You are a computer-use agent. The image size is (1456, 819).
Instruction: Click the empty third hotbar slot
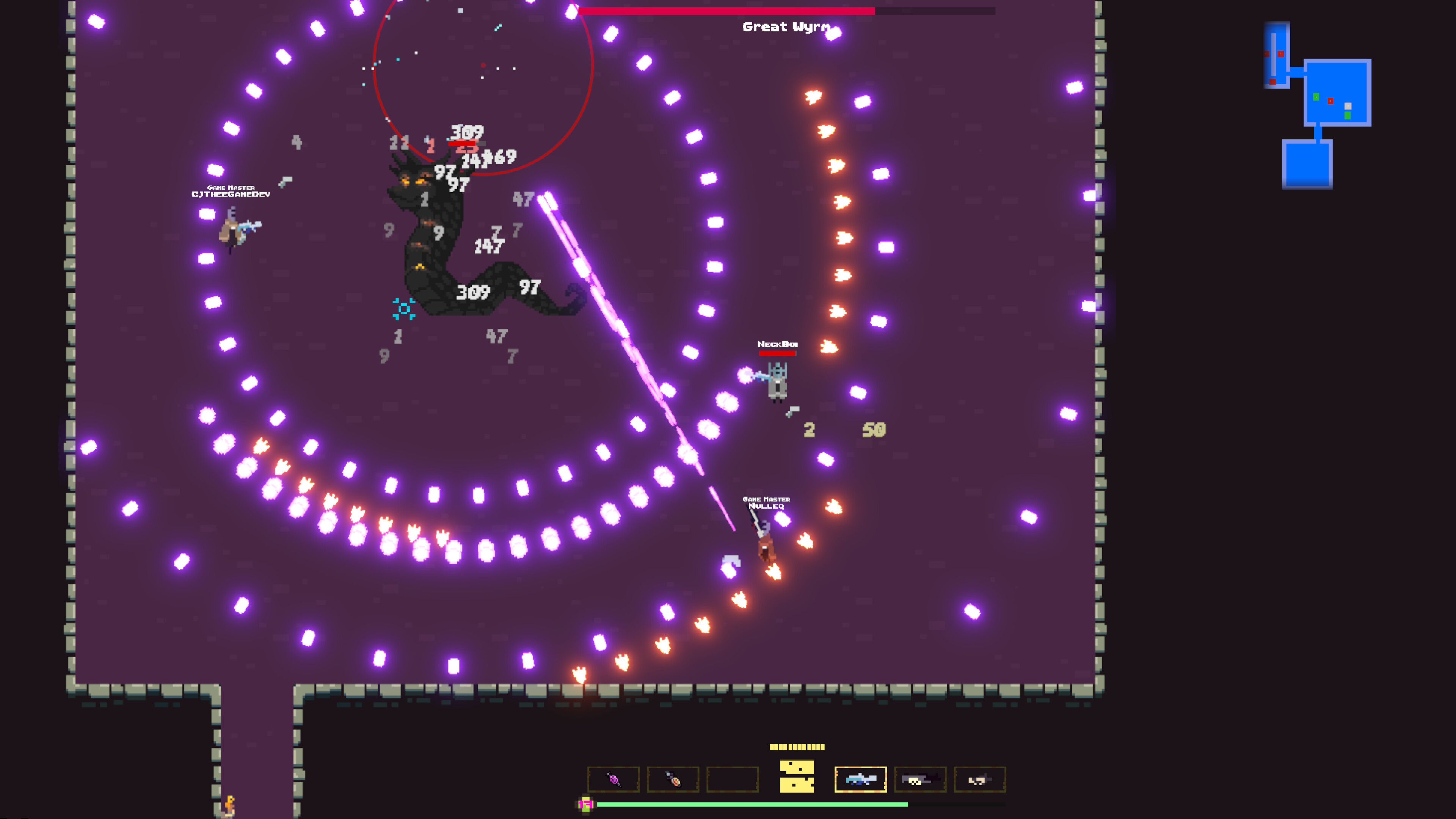tap(733, 780)
